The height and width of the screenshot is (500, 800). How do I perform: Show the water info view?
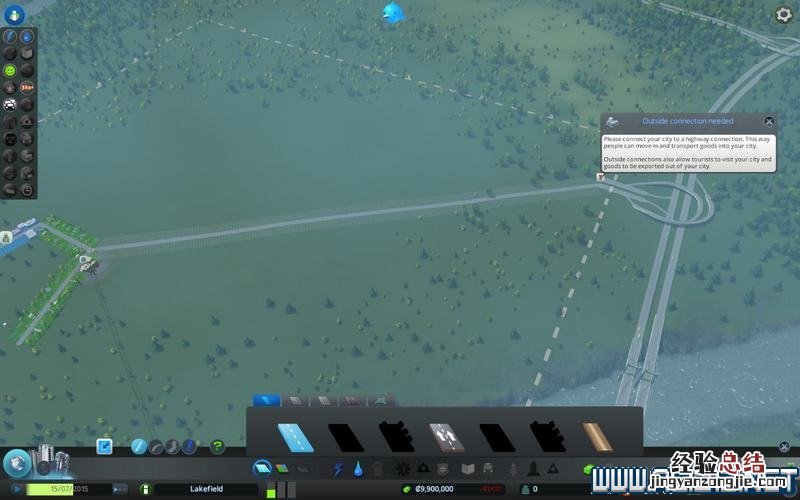(27, 37)
